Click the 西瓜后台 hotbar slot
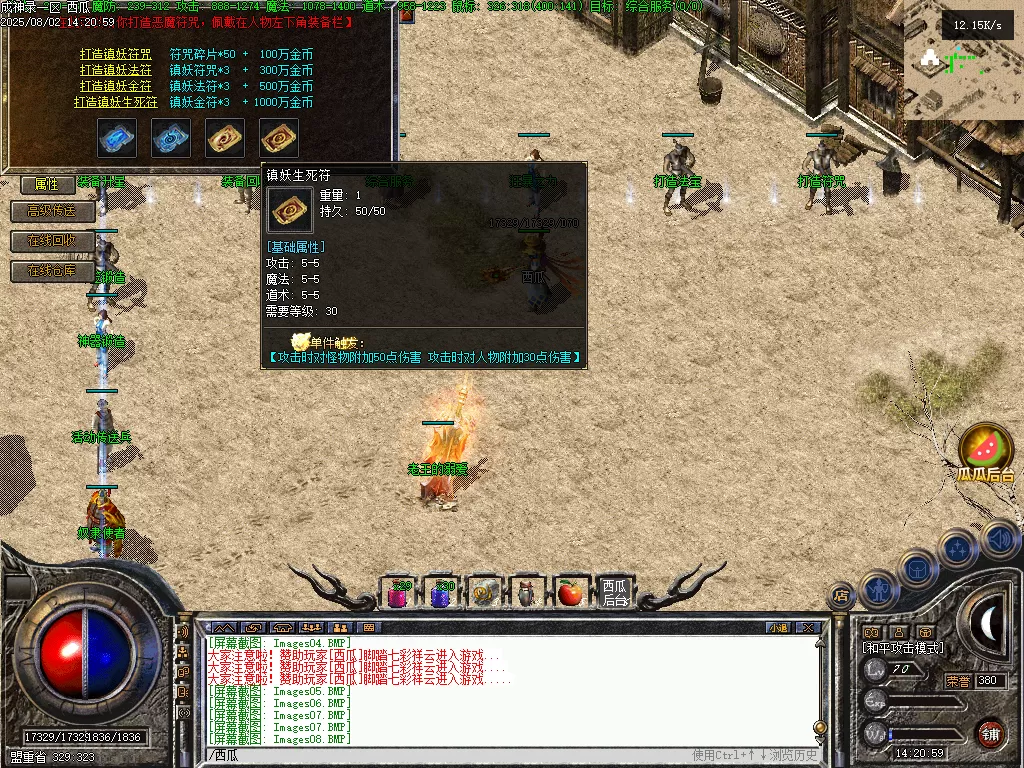 [614, 594]
